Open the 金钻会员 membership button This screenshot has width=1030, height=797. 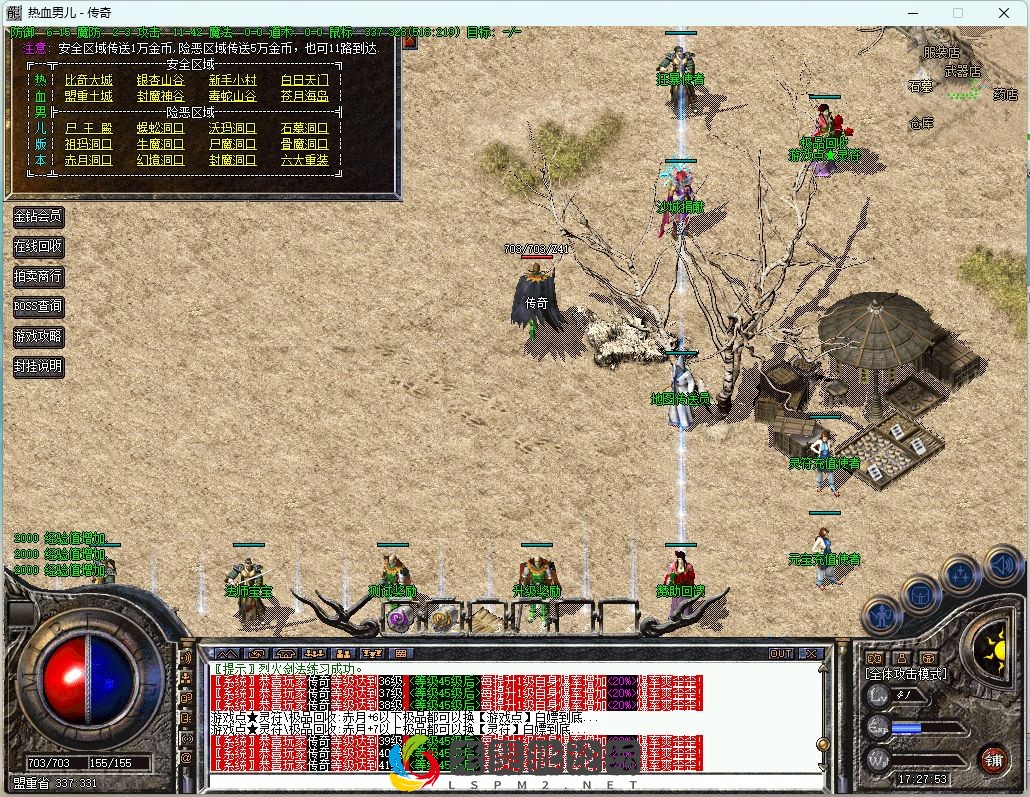pos(38,216)
